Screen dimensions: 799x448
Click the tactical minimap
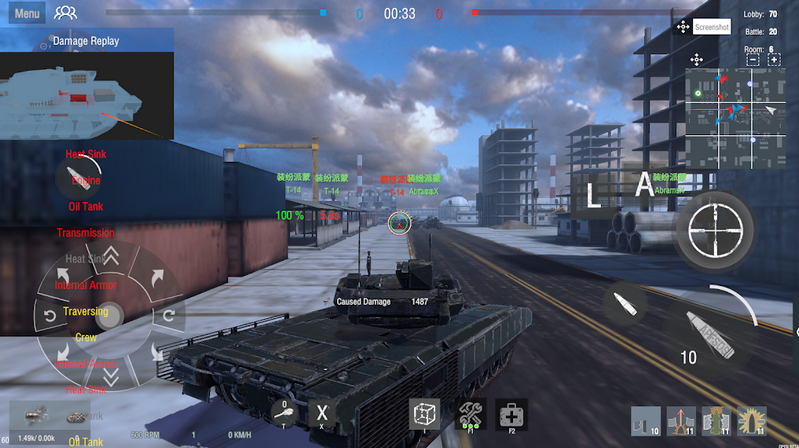(x=735, y=110)
